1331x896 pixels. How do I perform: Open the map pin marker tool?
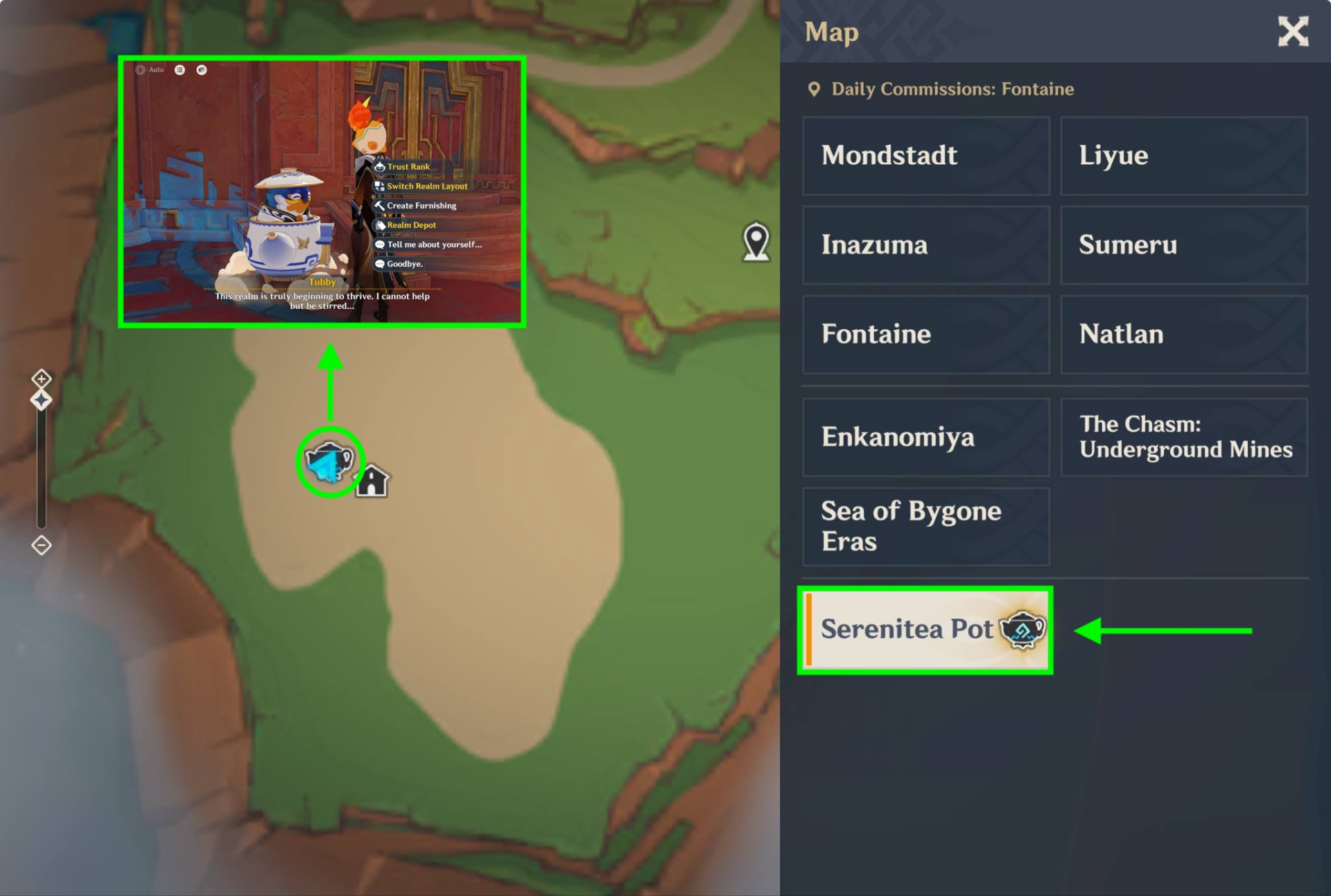[x=756, y=242]
